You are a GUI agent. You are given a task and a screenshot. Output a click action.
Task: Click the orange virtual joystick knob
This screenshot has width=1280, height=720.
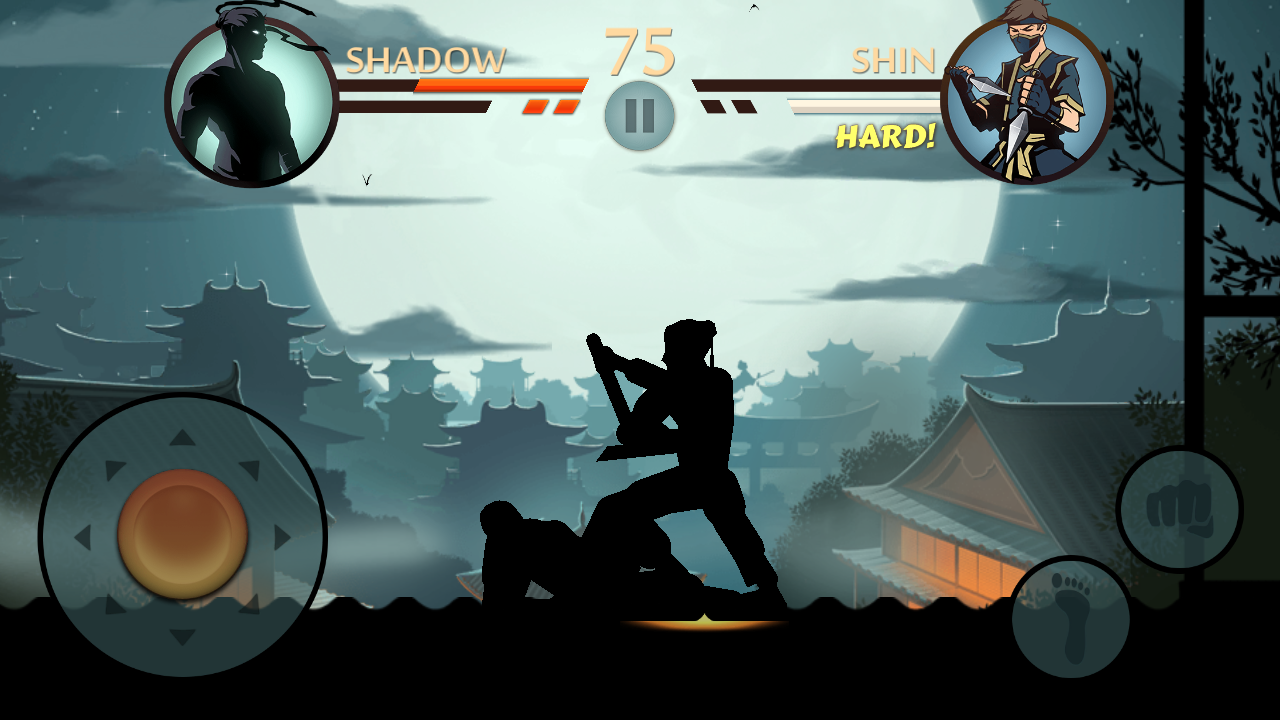[x=182, y=535]
